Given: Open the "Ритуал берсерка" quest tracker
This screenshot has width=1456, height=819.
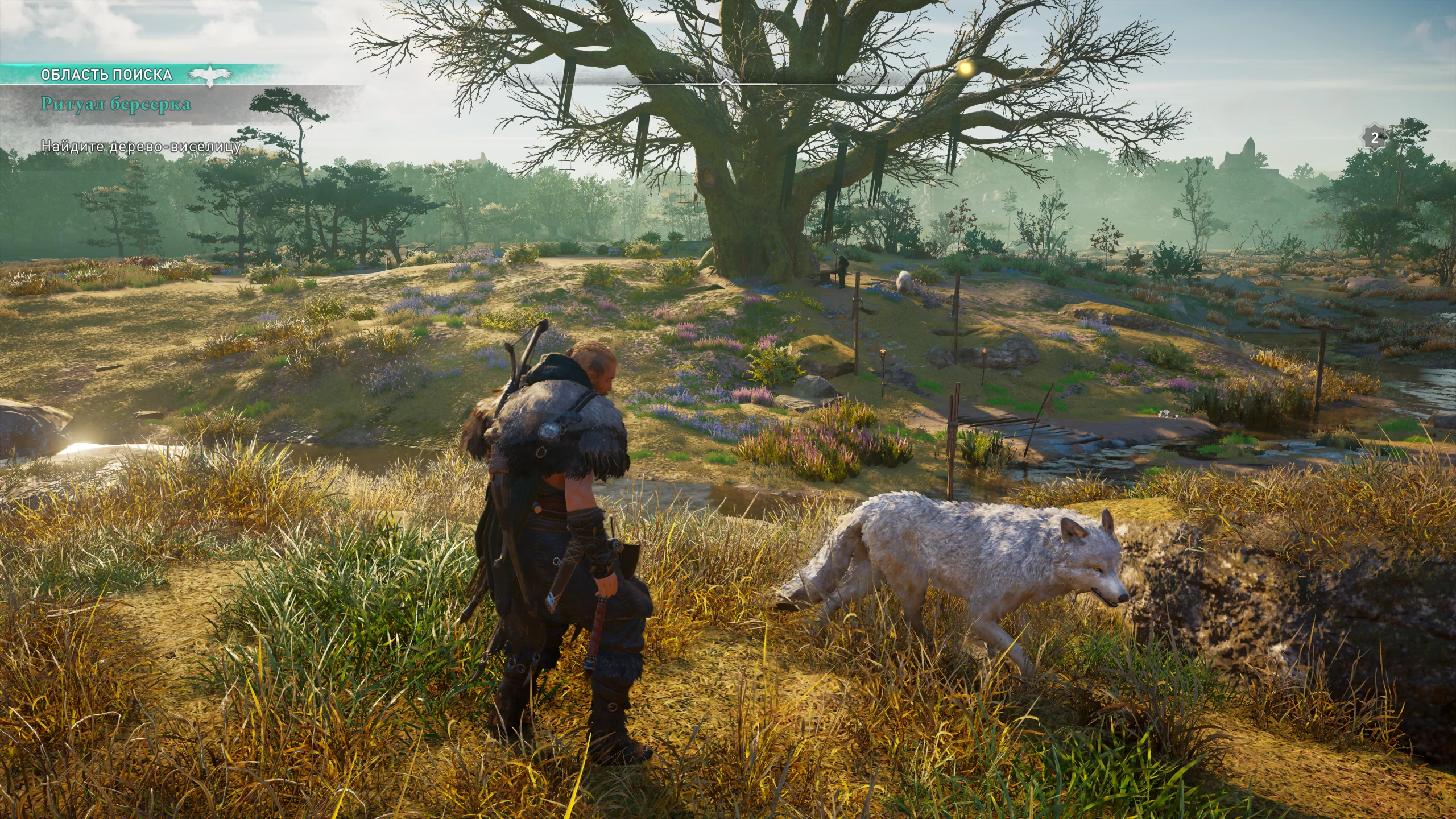Looking at the screenshot, I should (115, 105).
